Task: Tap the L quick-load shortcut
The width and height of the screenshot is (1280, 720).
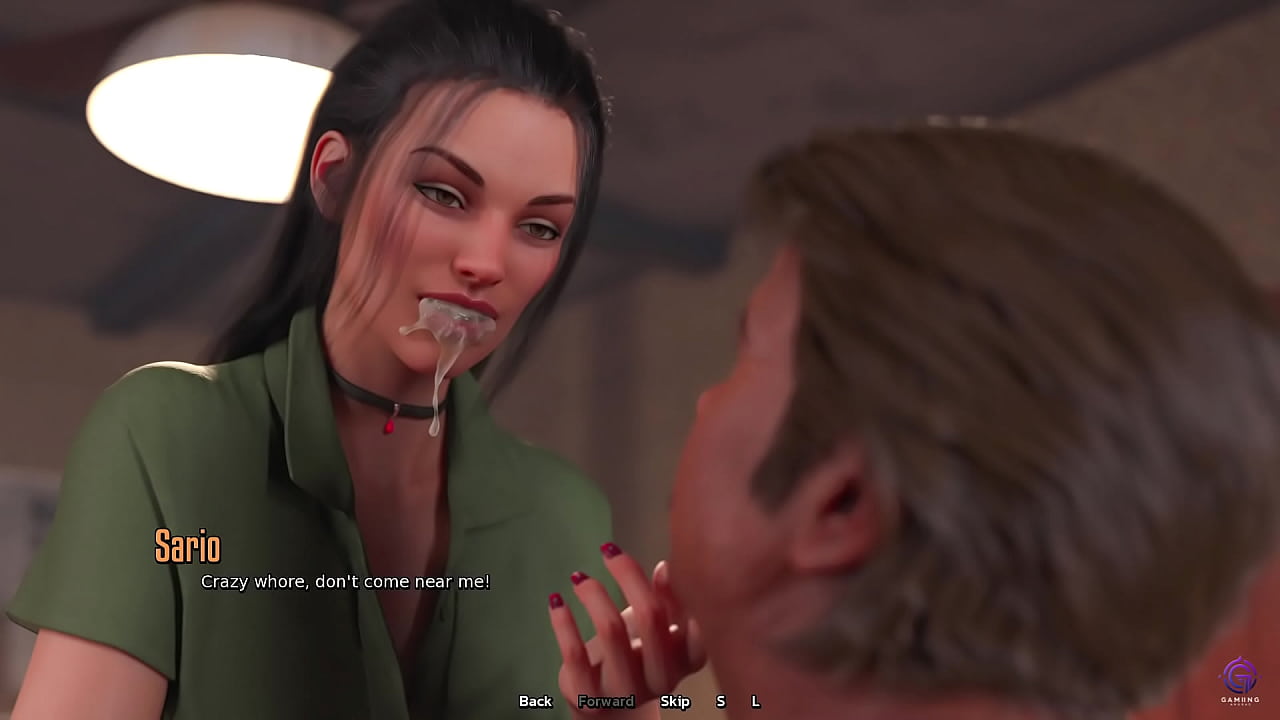Action: (x=757, y=702)
